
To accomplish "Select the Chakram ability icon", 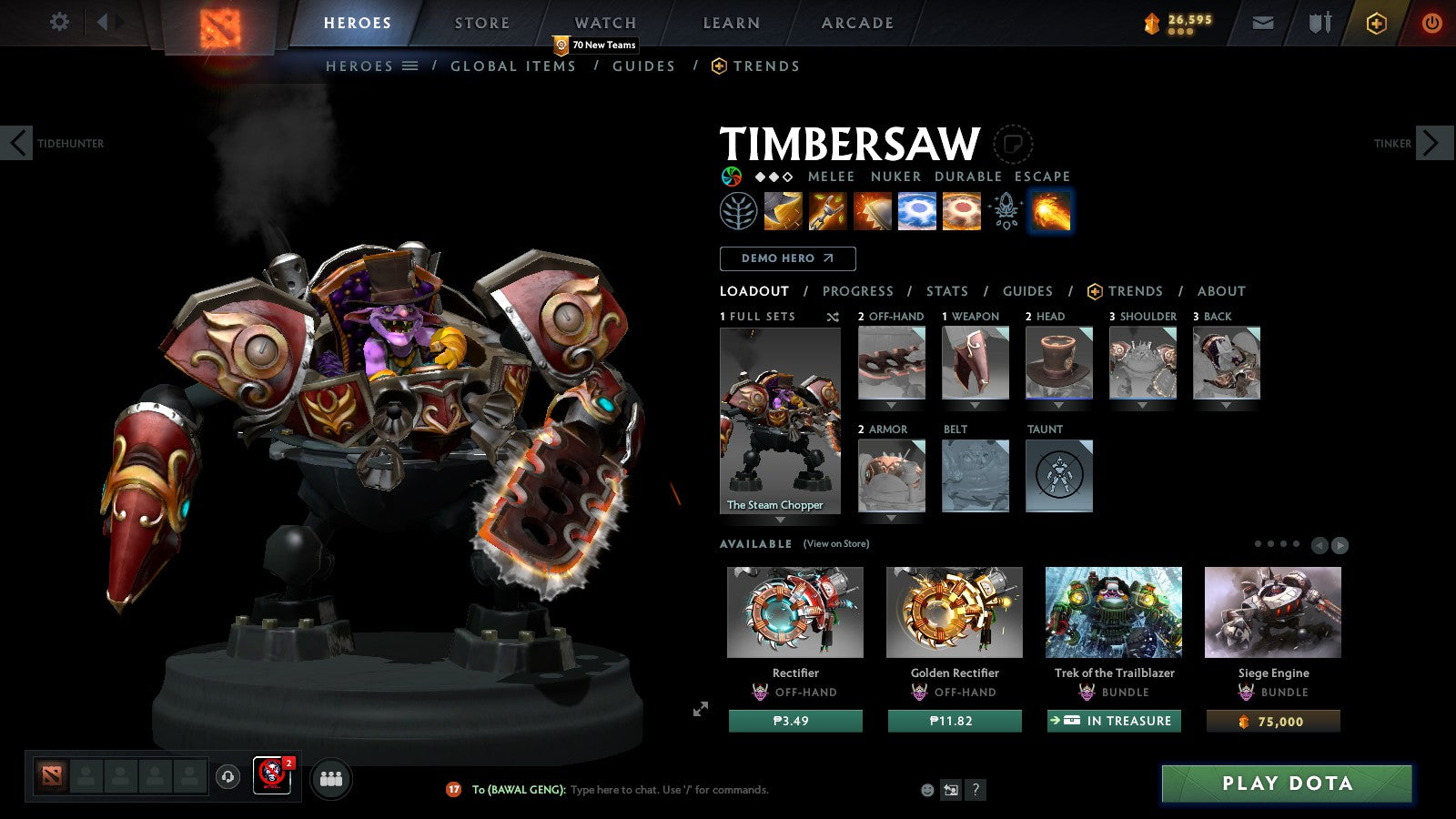I will tap(917, 211).
